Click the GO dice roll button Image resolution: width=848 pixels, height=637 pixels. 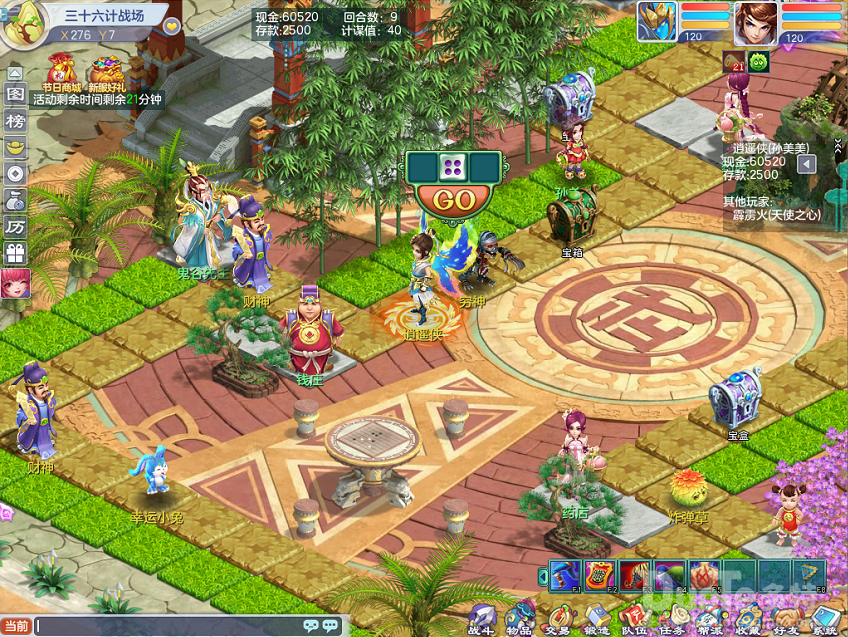[454, 199]
